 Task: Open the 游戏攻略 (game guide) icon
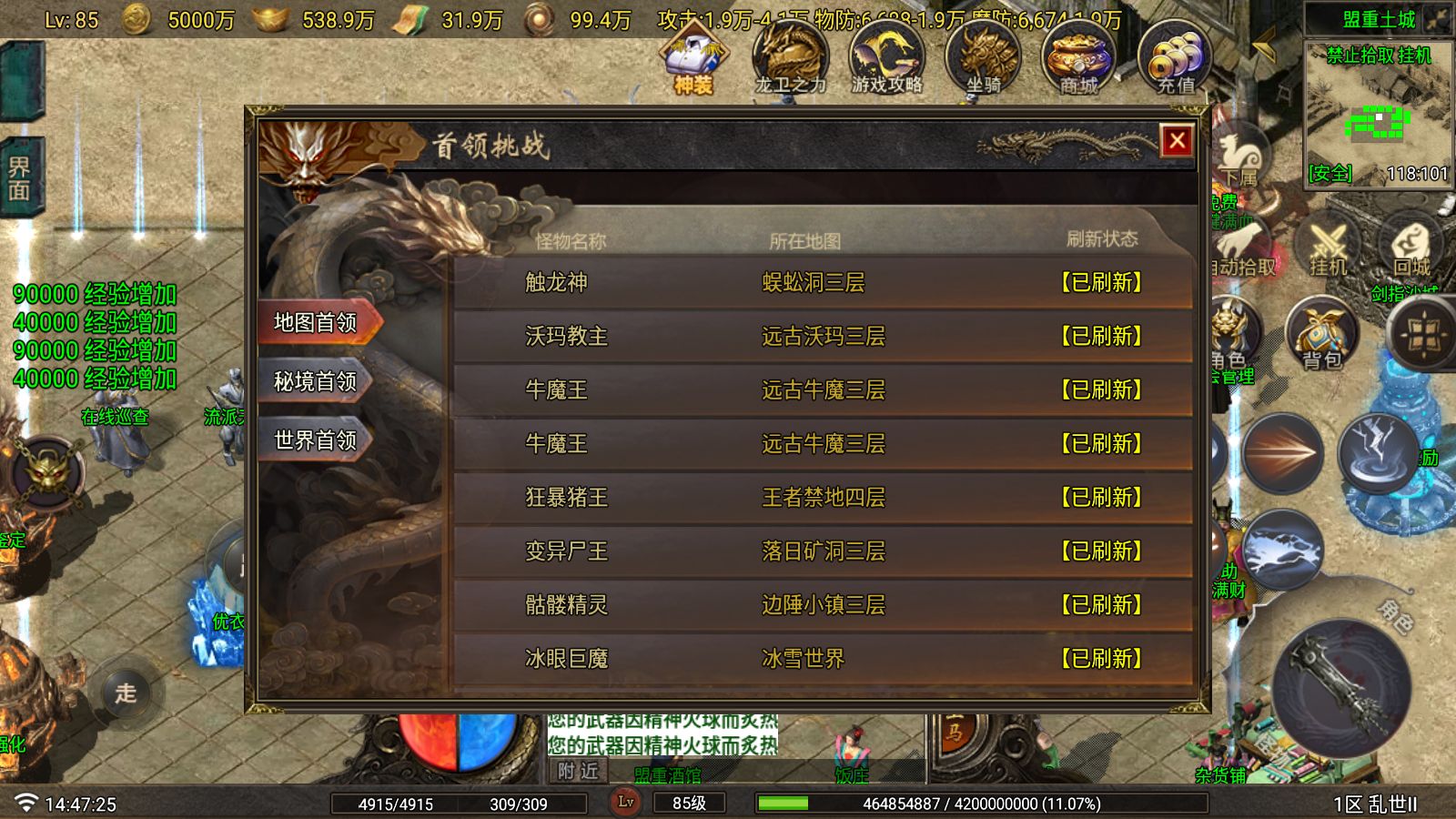[885, 59]
